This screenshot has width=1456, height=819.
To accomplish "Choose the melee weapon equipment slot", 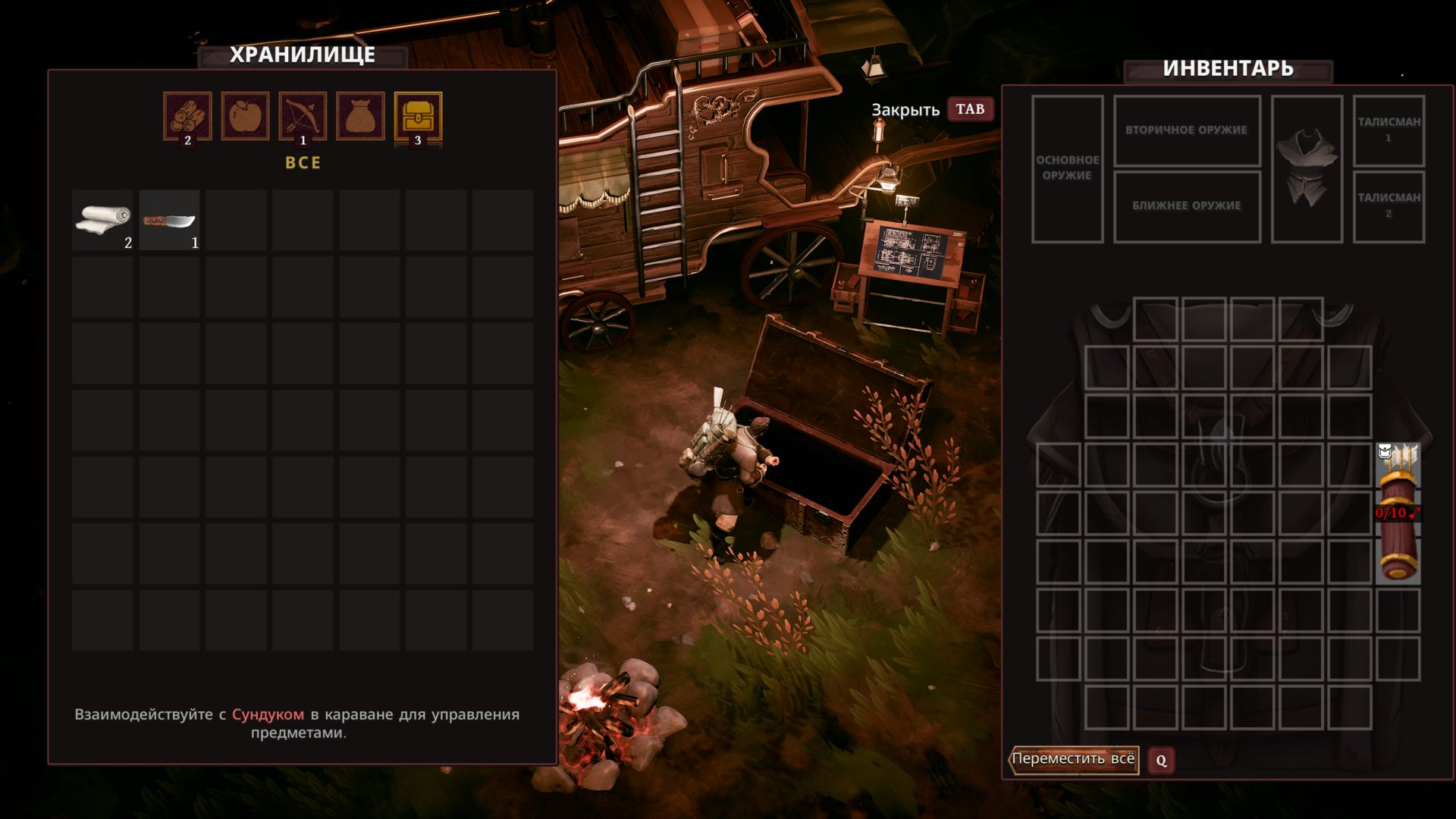I will click(x=1186, y=206).
